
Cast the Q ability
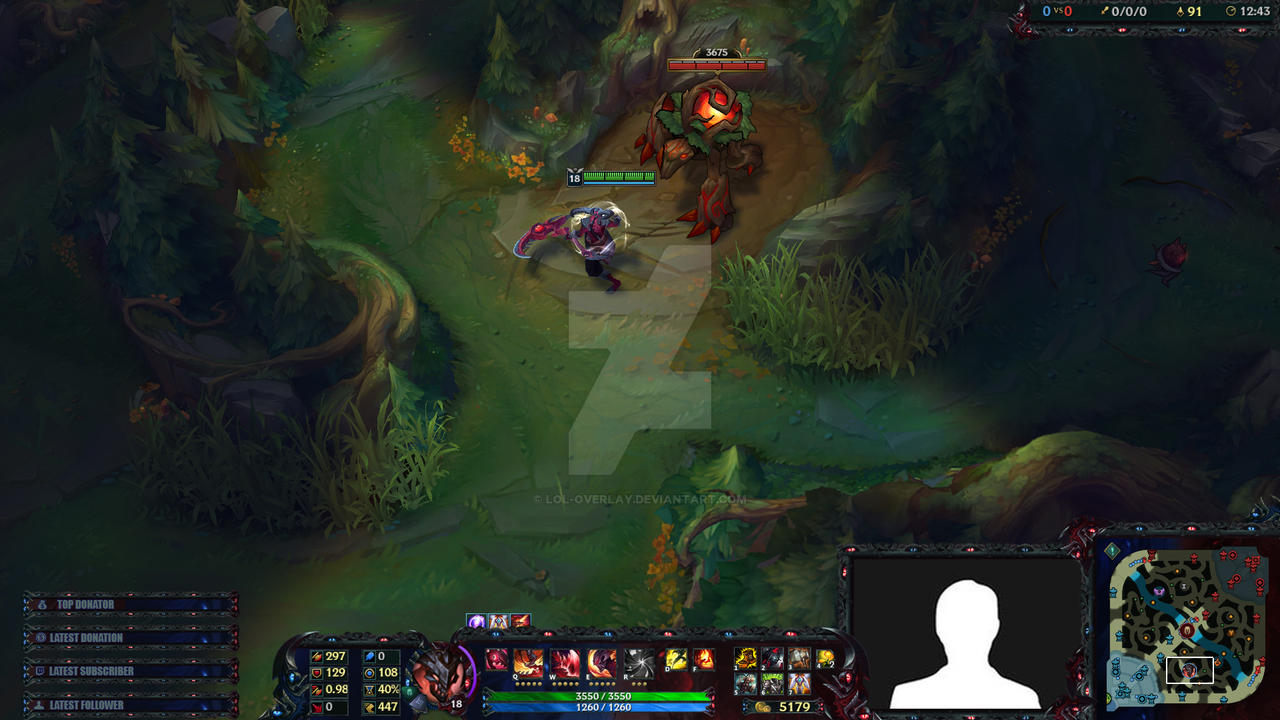click(528, 663)
